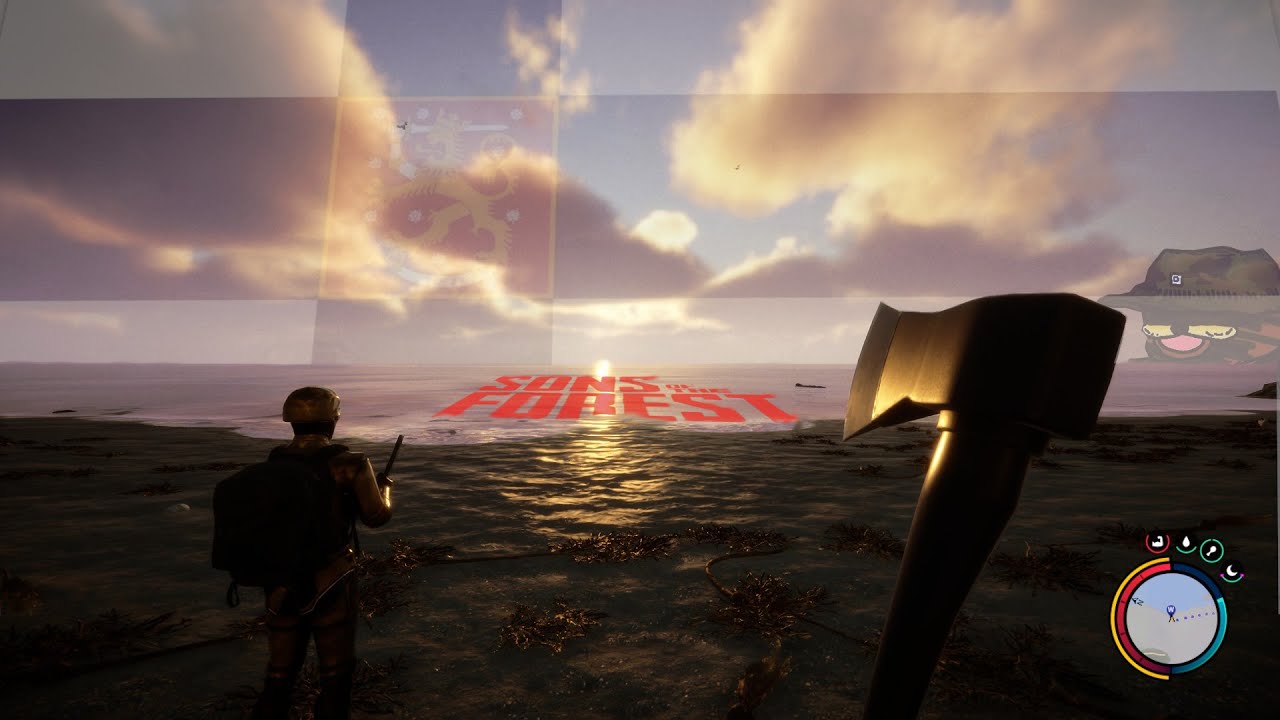Click the drumstick hunger icon
This screenshot has width=1280, height=720.
point(1212,549)
